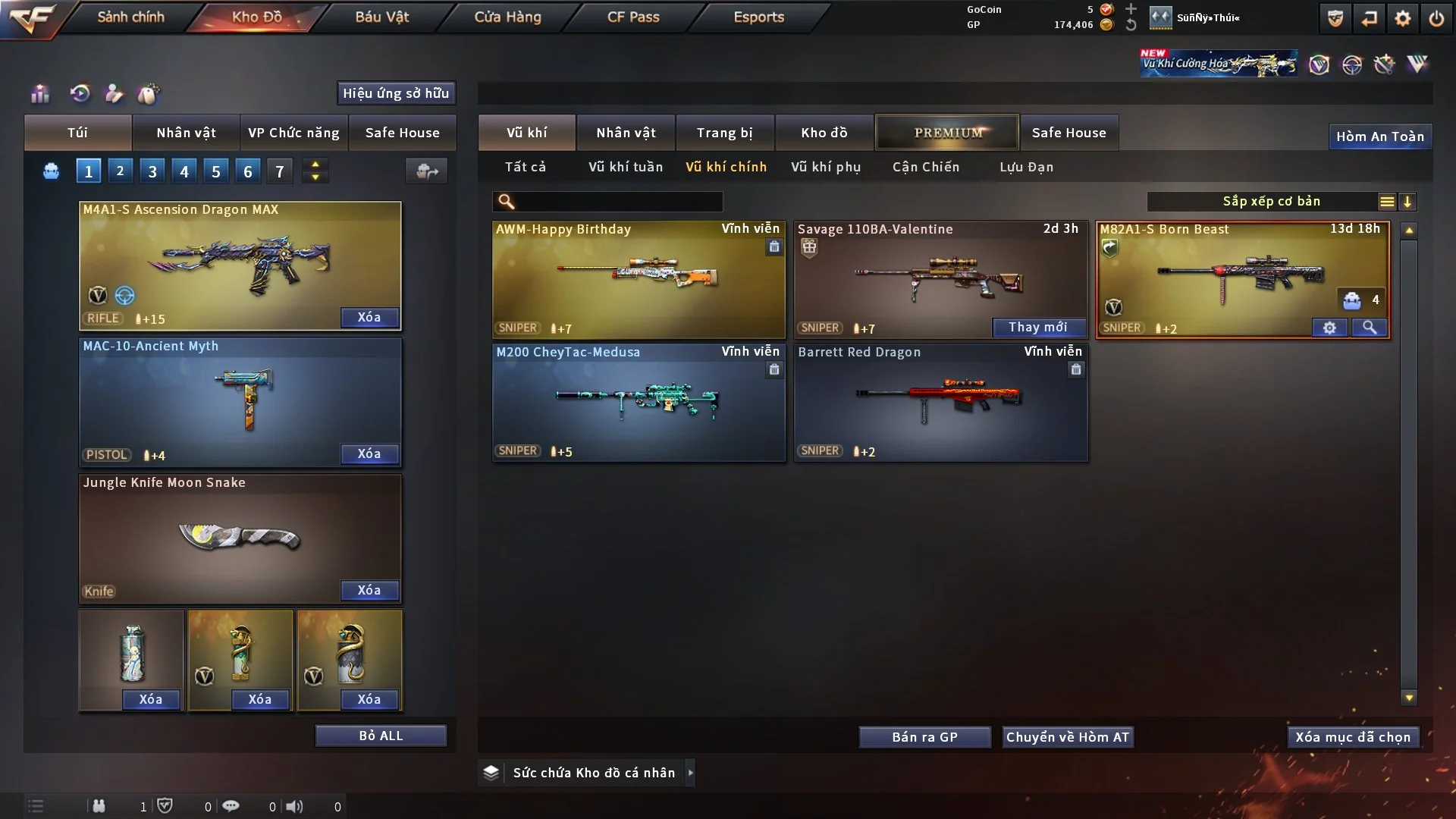The height and width of the screenshot is (819, 1456).
Task: Go to the Cửa Hàng shop
Action: 507,17
